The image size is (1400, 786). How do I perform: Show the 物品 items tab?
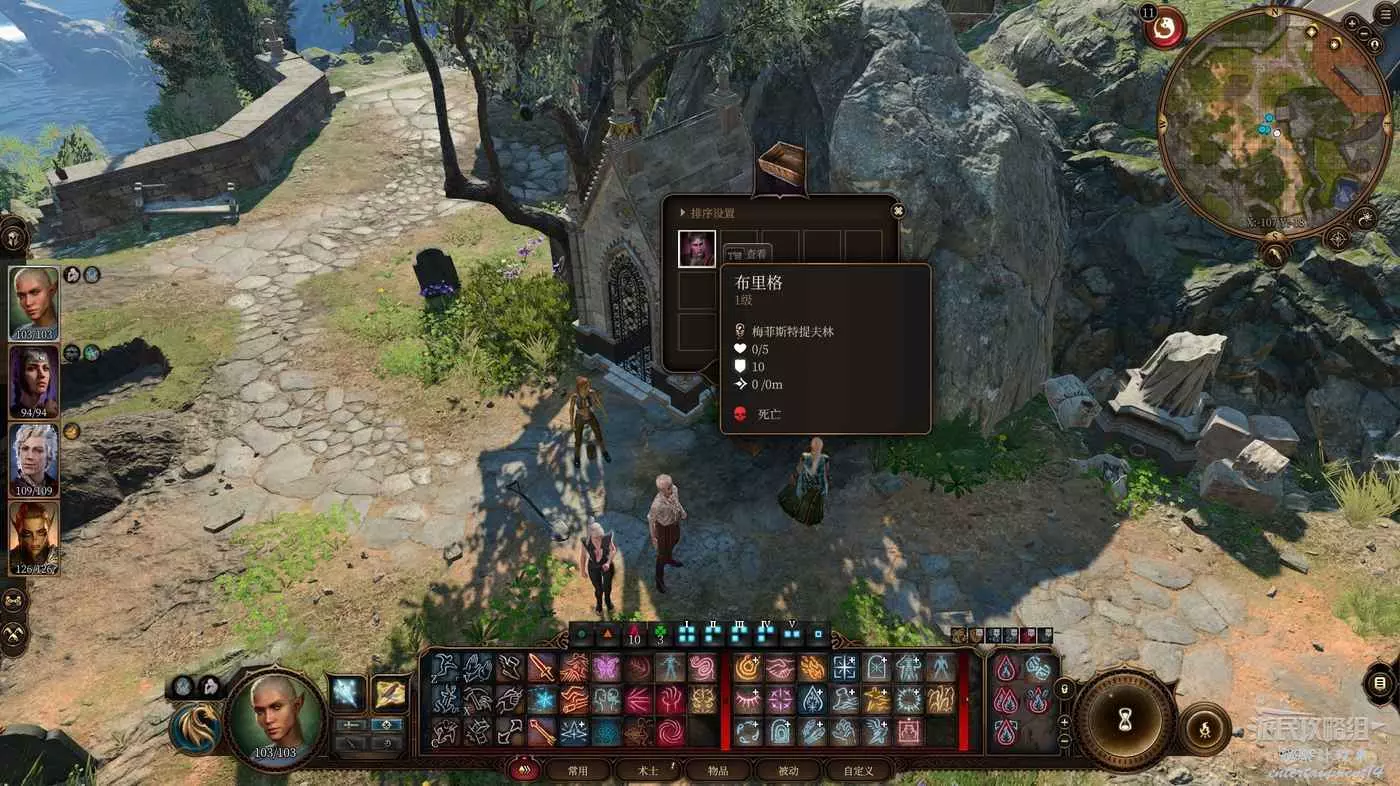[718, 771]
